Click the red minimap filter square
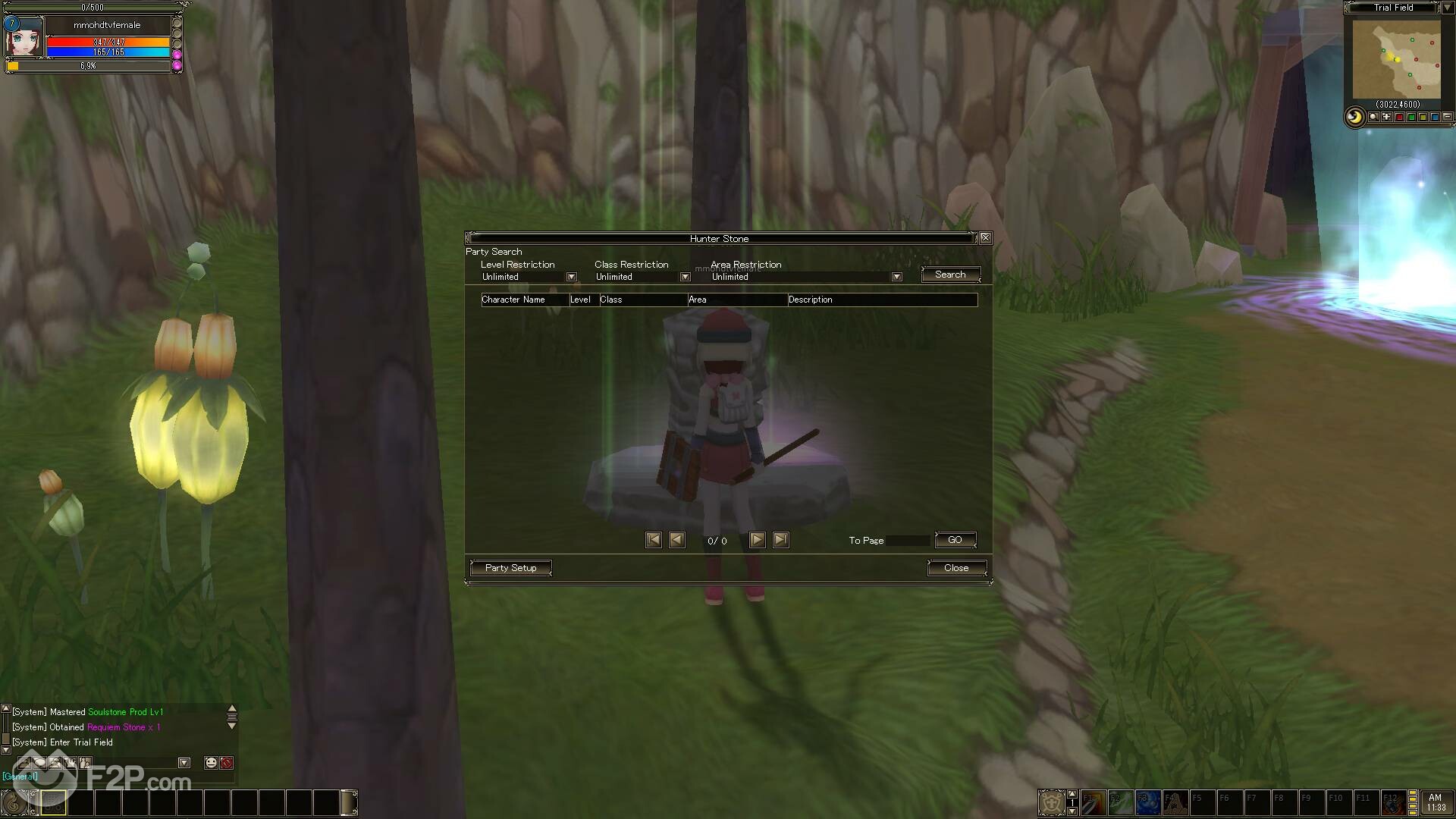The height and width of the screenshot is (819, 1456). click(x=1399, y=118)
